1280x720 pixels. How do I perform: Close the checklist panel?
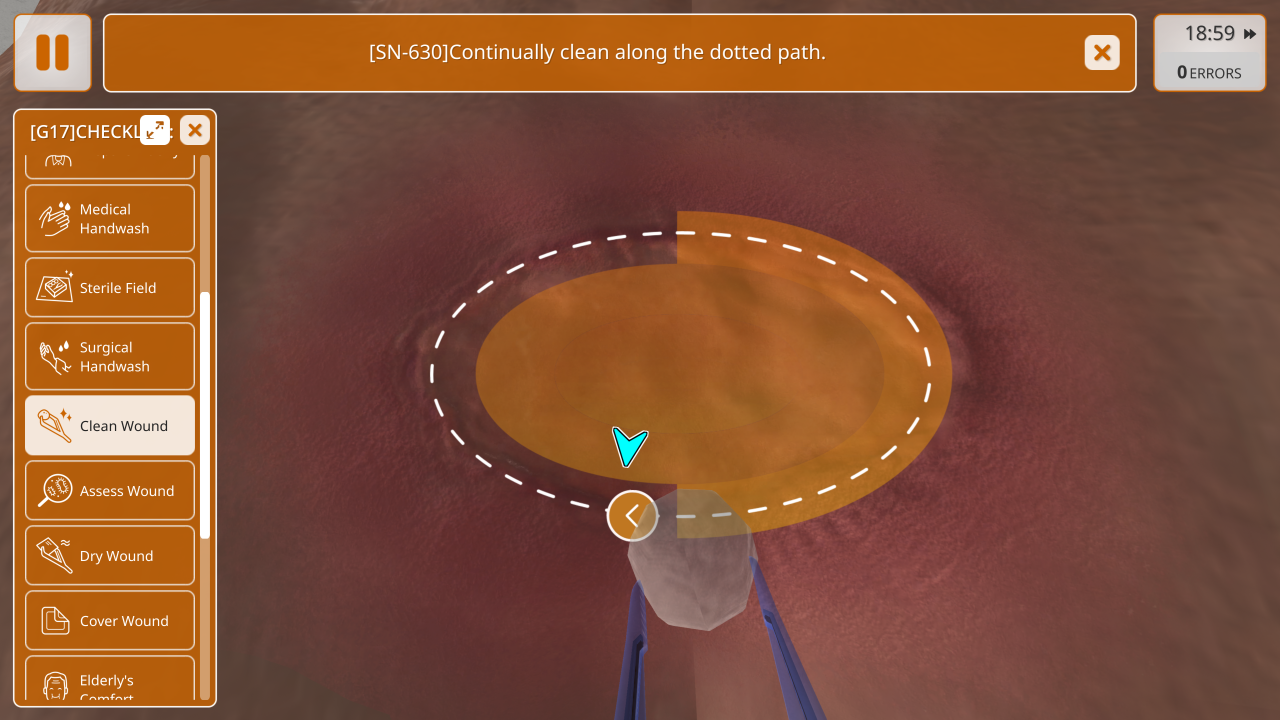pyautogui.click(x=195, y=130)
